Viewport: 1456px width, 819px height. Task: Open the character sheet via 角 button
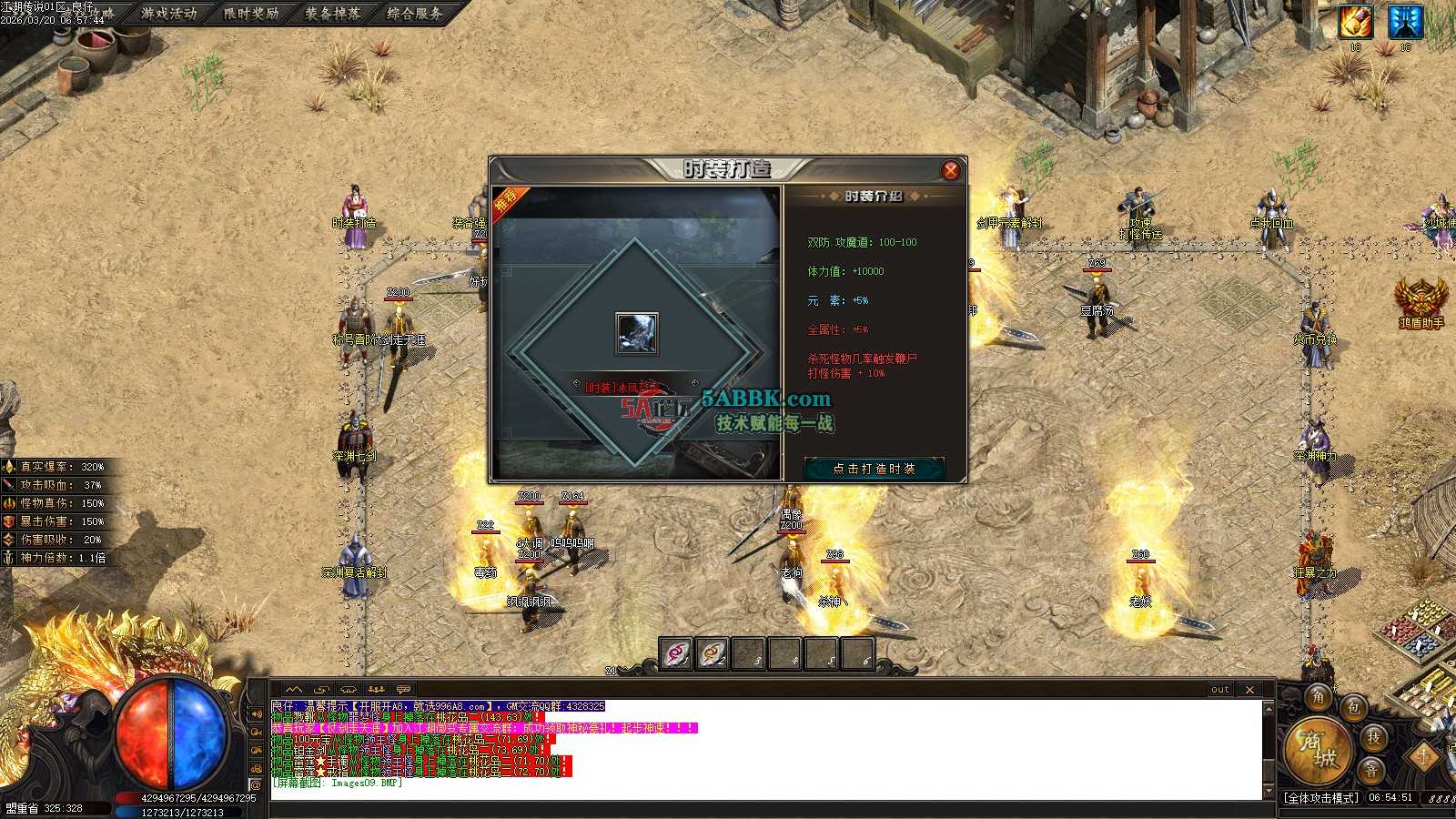pos(1319,698)
